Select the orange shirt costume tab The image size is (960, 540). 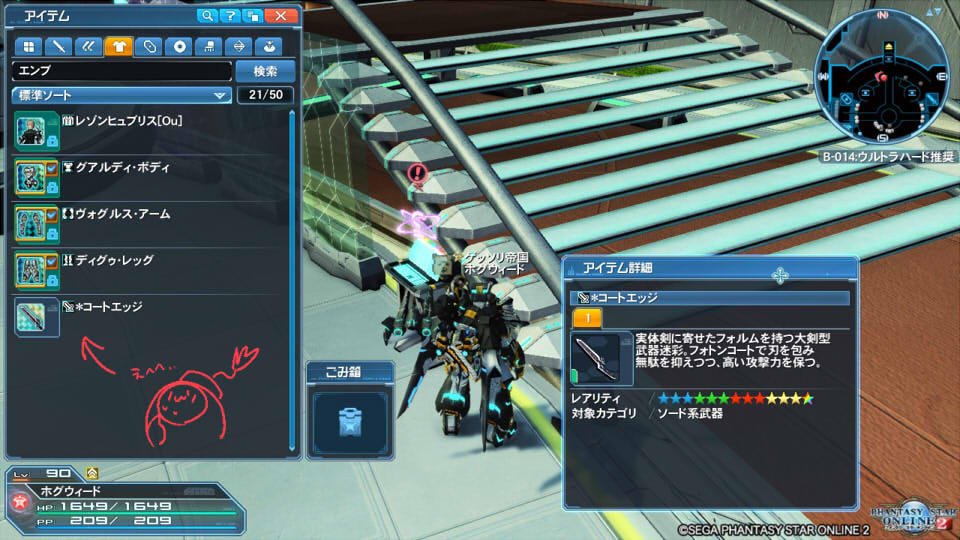pos(118,46)
